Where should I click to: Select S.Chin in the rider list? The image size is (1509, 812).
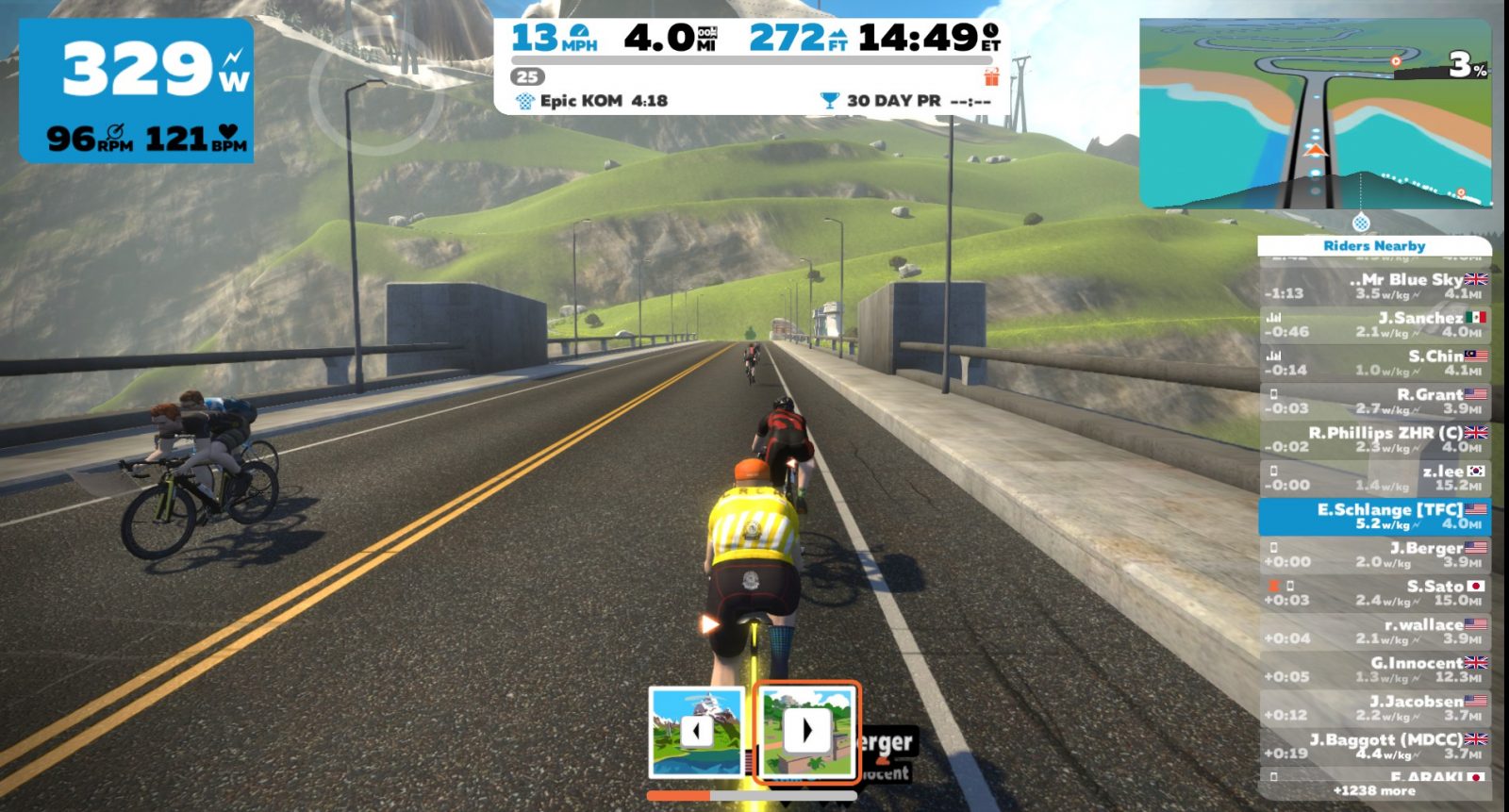tap(1375, 363)
